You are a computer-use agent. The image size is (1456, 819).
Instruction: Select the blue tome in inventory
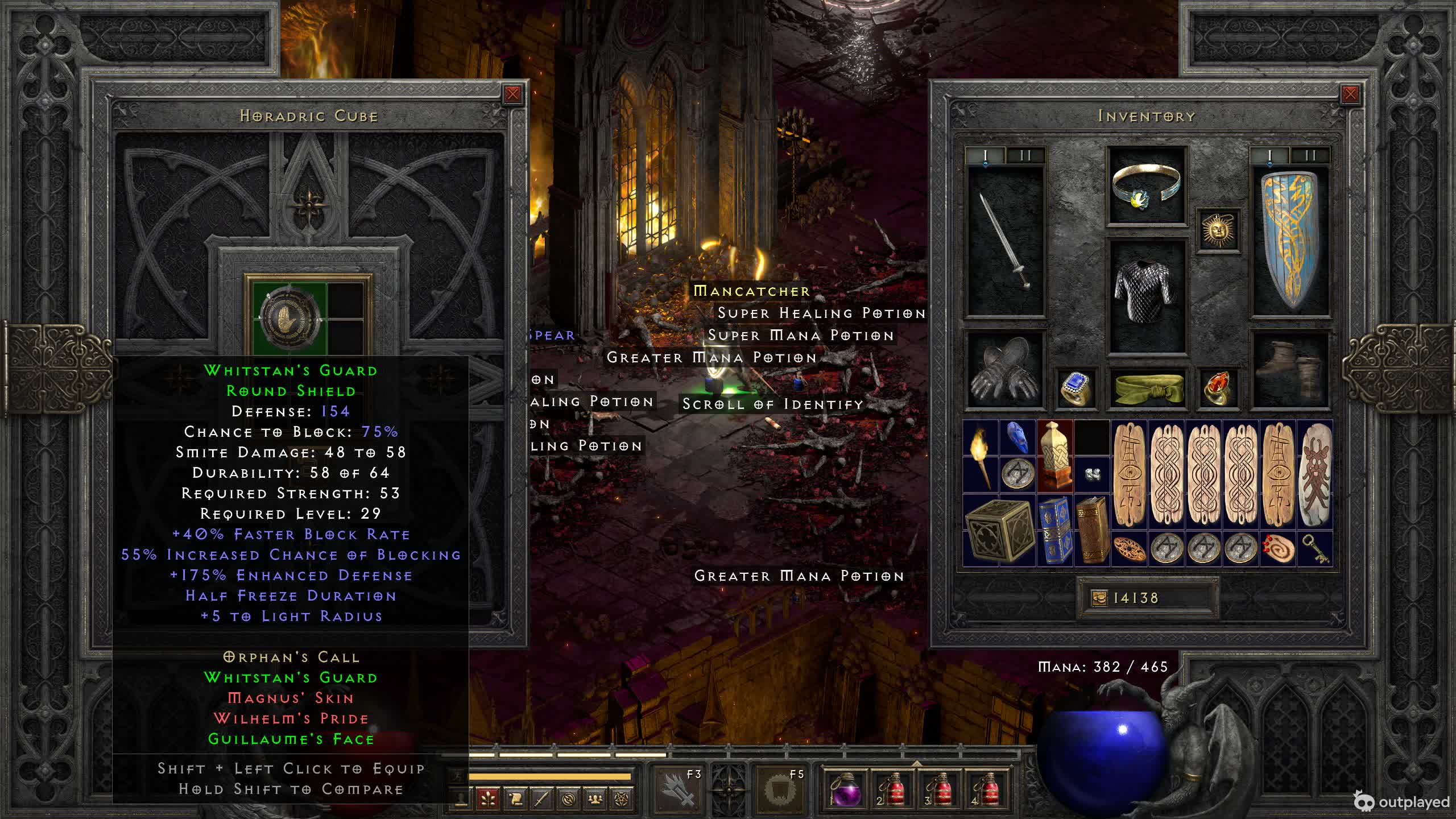1055,531
